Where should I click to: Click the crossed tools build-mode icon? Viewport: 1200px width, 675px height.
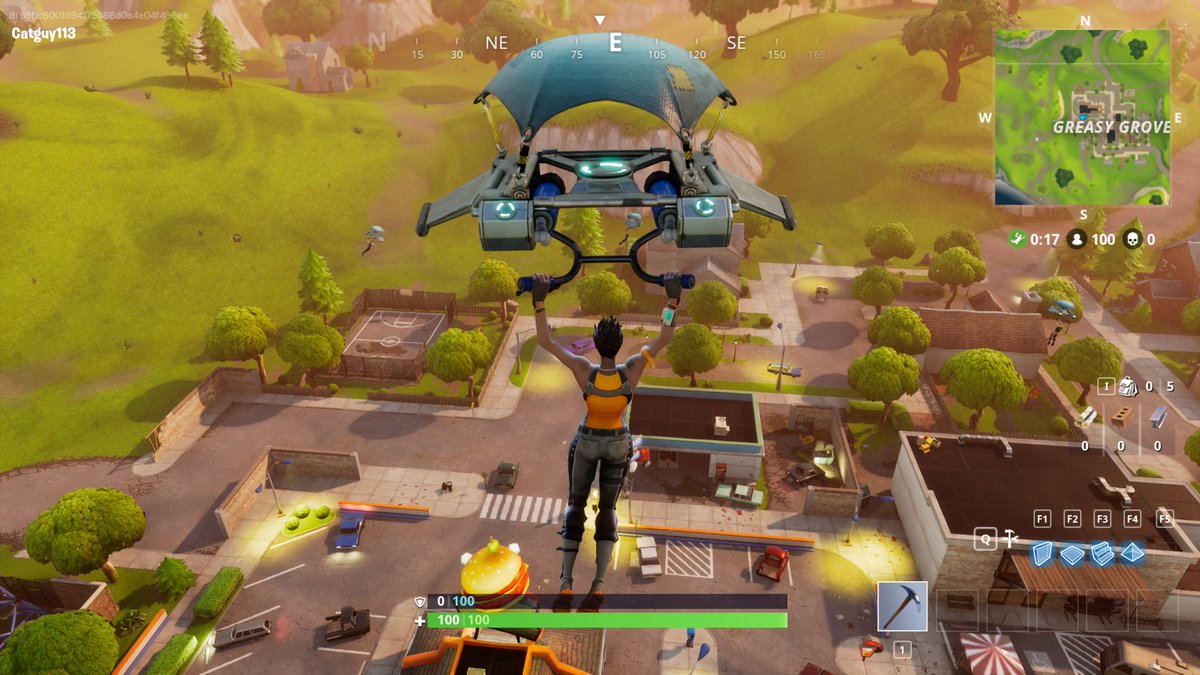point(1011,538)
